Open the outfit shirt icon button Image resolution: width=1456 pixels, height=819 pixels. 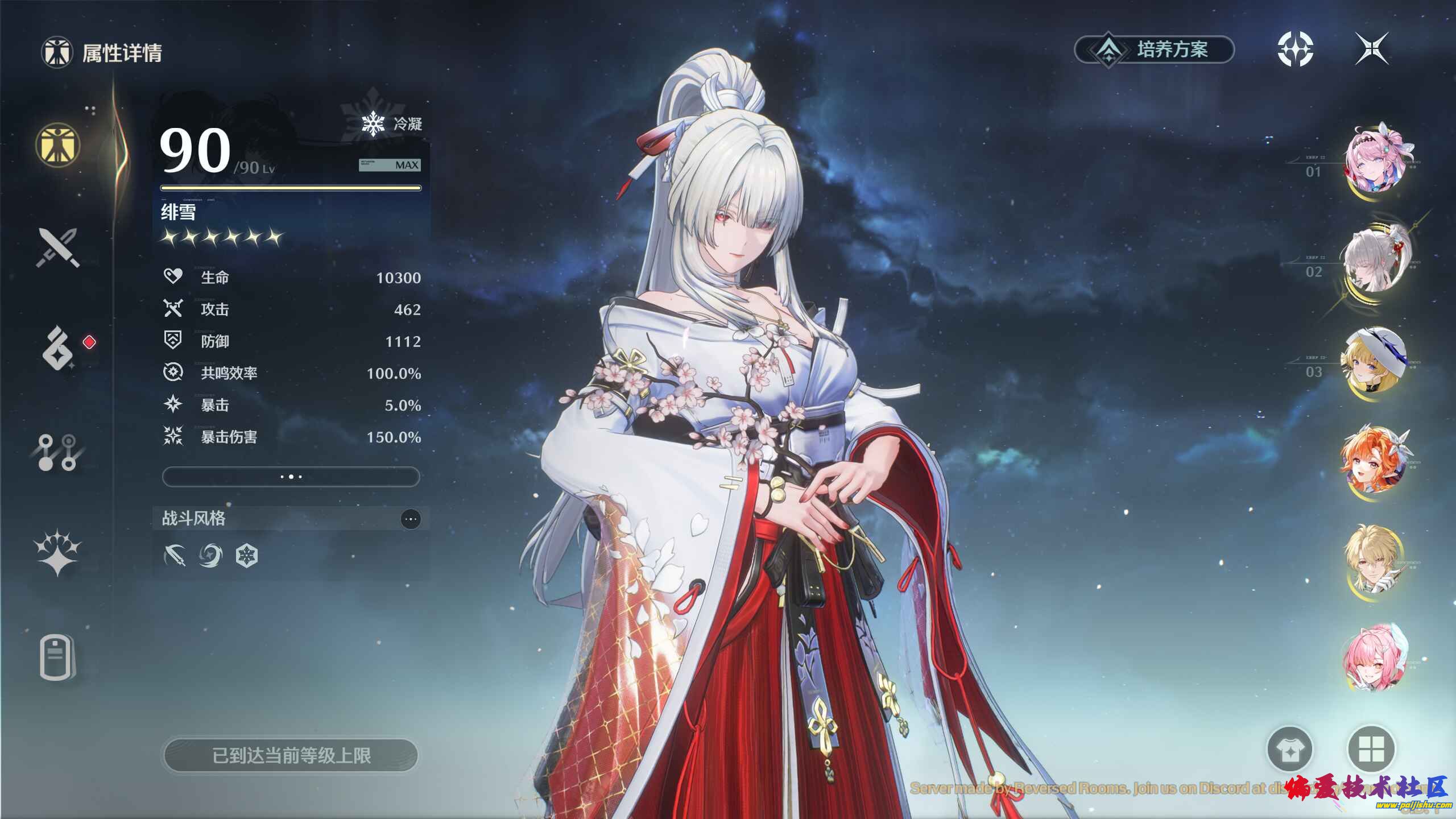pos(1290,750)
